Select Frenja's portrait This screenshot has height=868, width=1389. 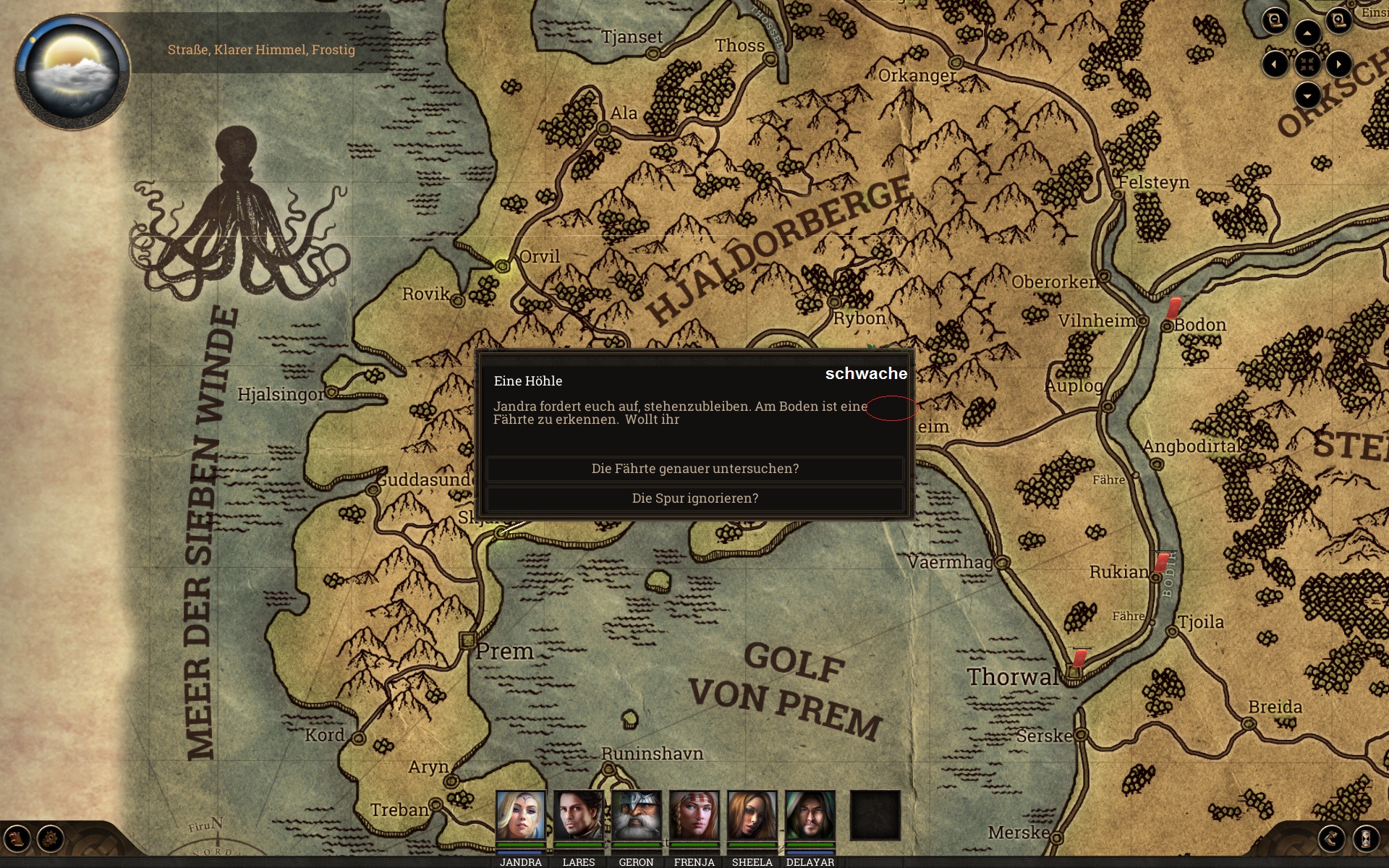coord(694,815)
